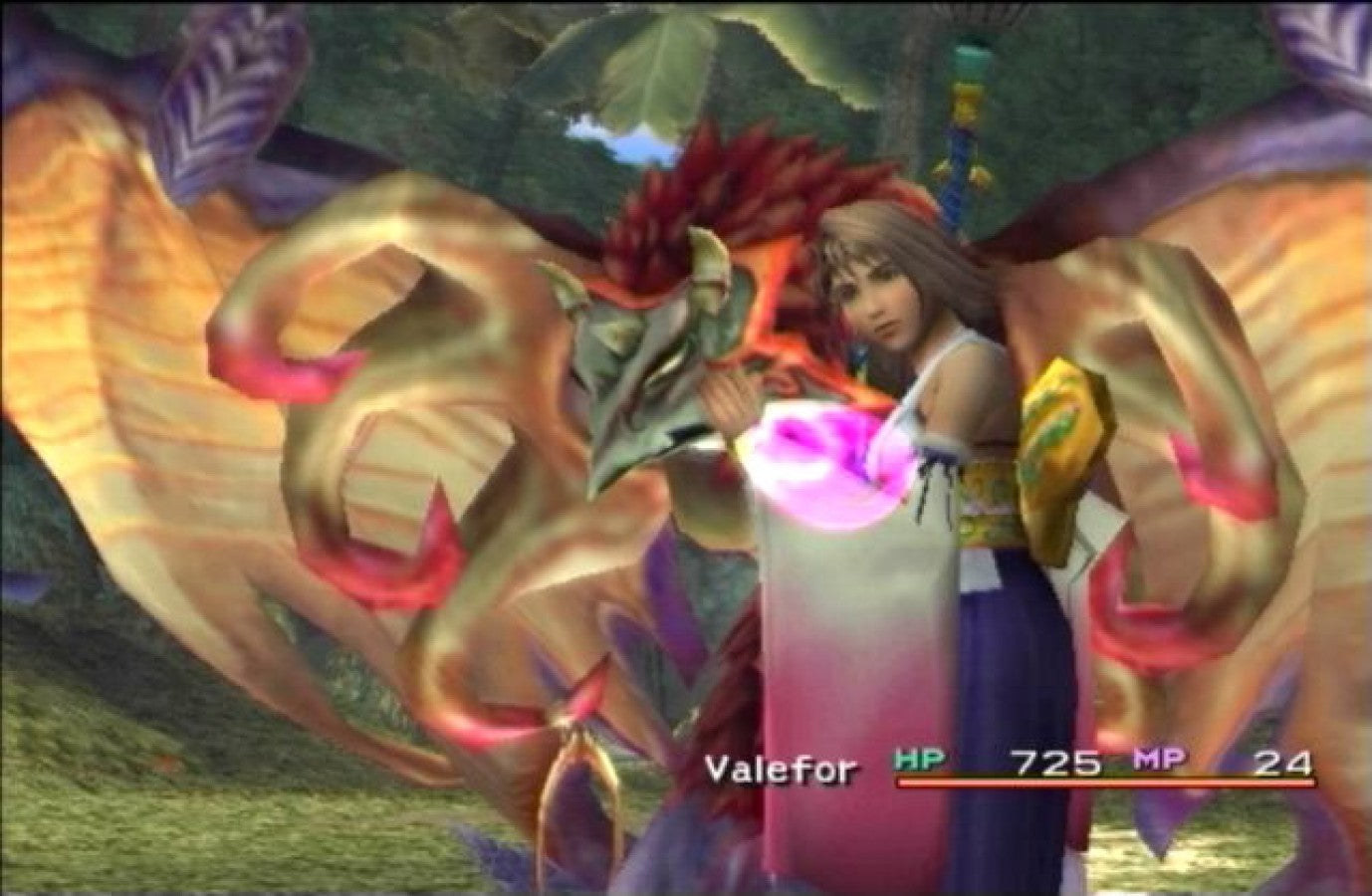Select Yuna's face

pyautogui.click(x=881, y=299)
